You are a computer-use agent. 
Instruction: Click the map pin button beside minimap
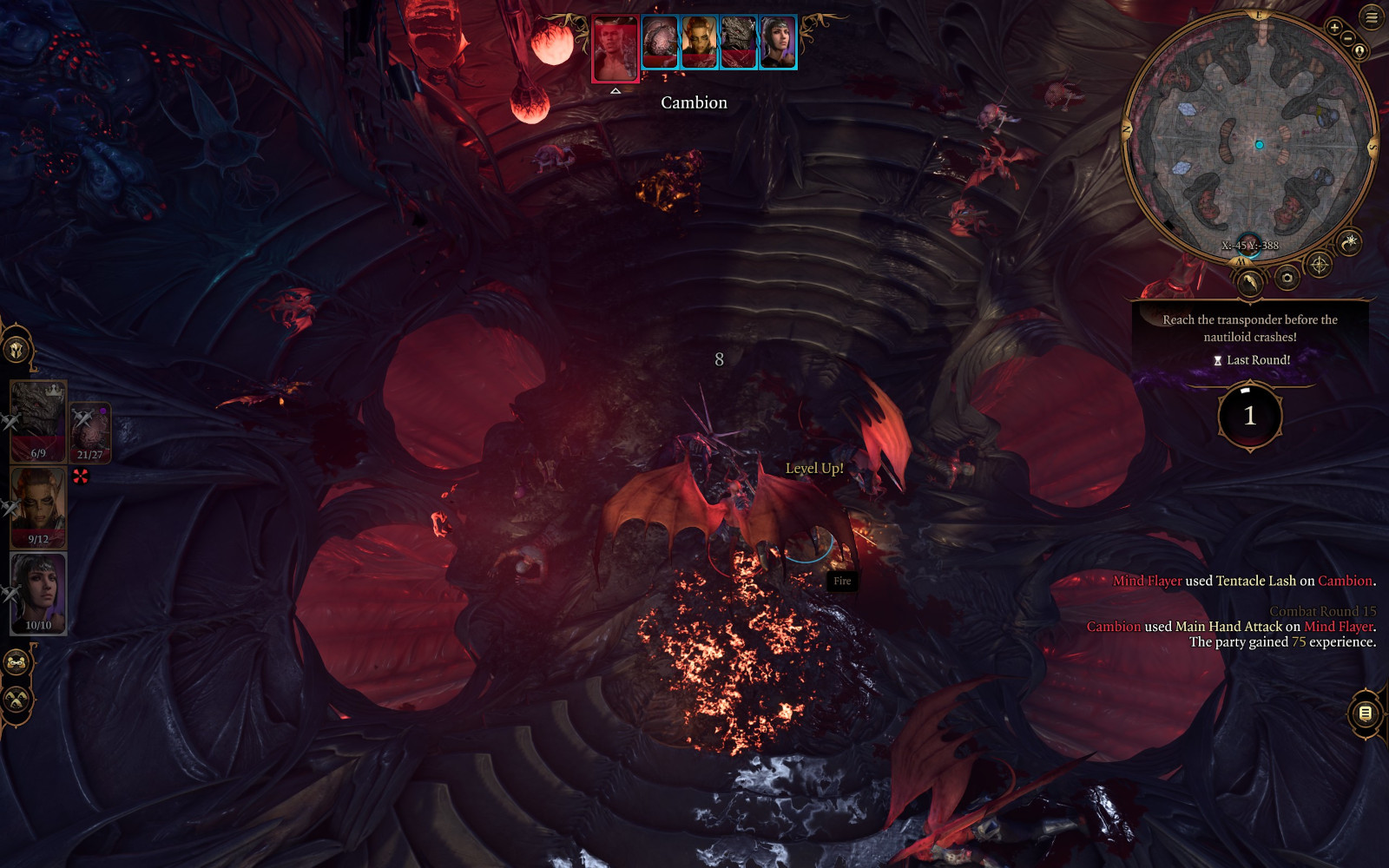1359,51
